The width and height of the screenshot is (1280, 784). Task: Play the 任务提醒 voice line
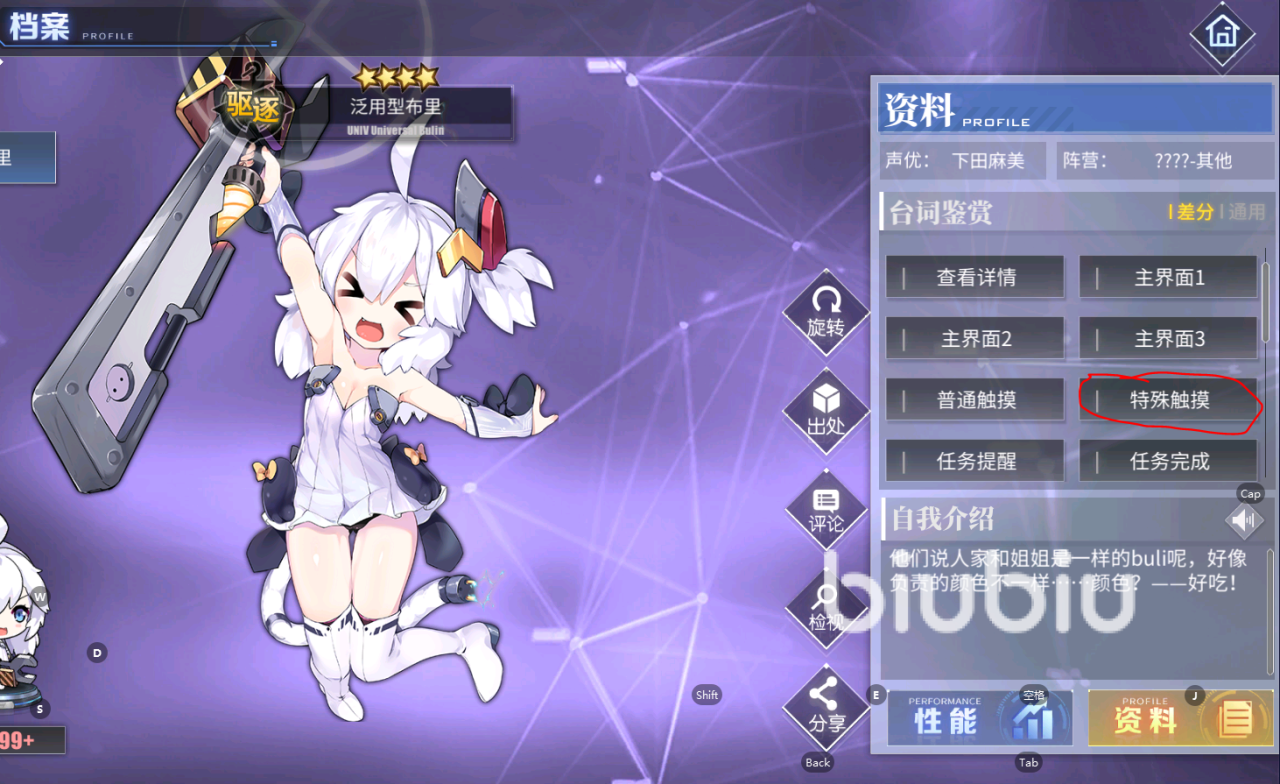click(975, 461)
